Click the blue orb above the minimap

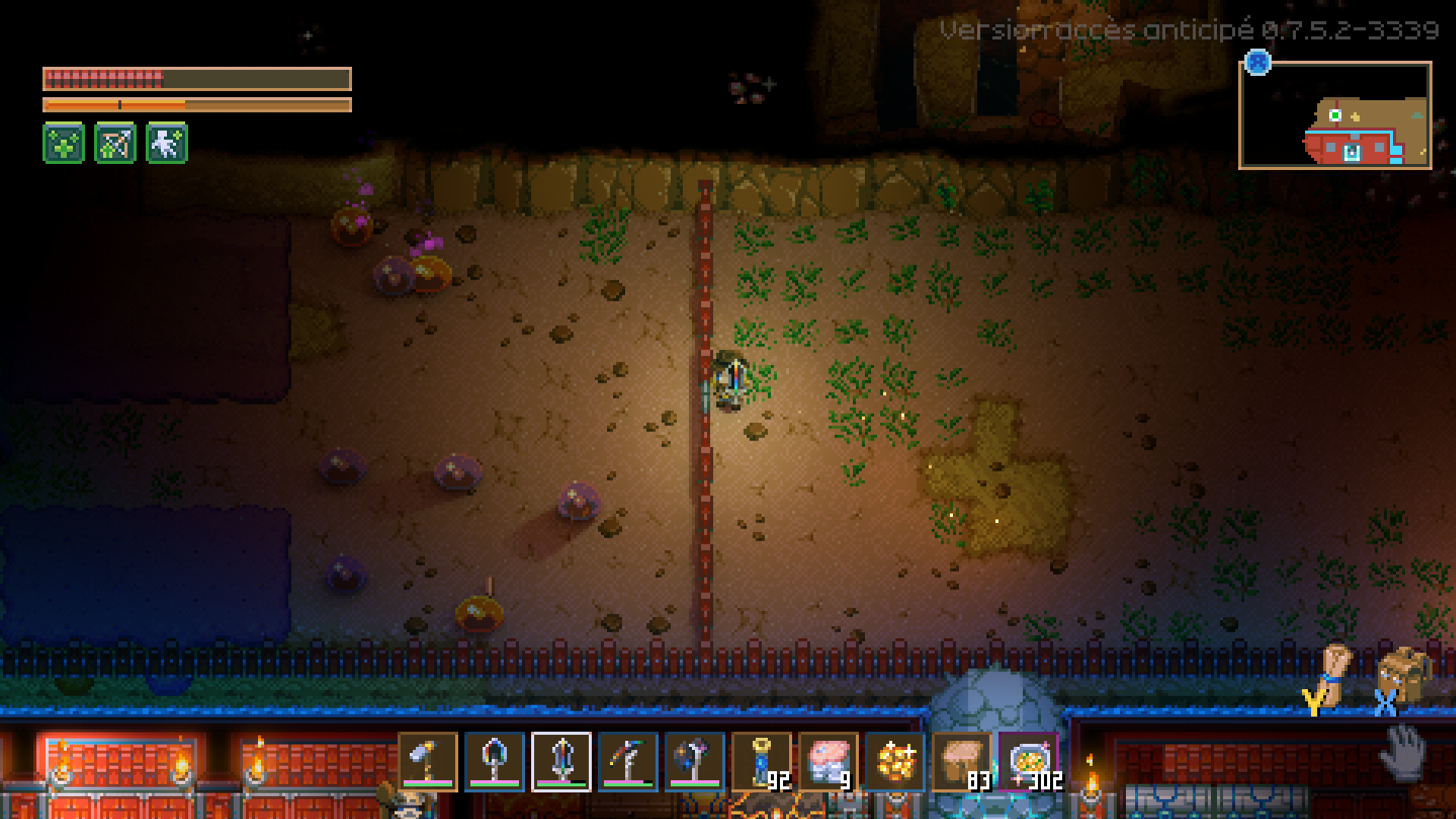[x=1256, y=64]
